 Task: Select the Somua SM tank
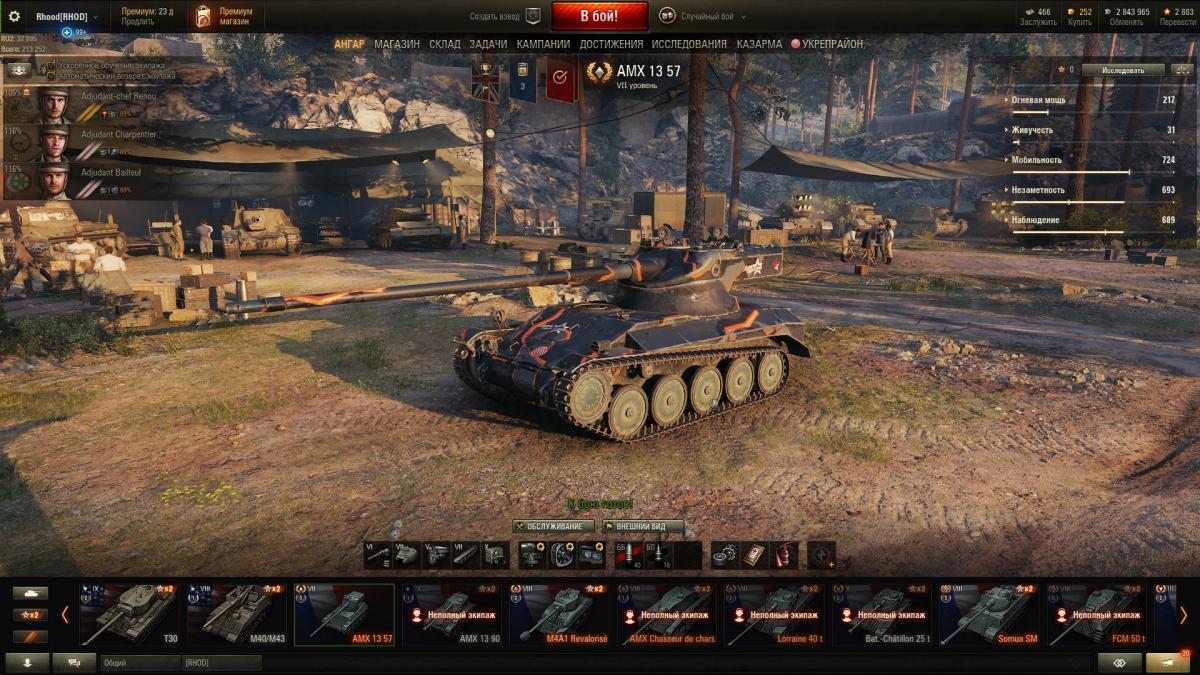tap(989, 614)
